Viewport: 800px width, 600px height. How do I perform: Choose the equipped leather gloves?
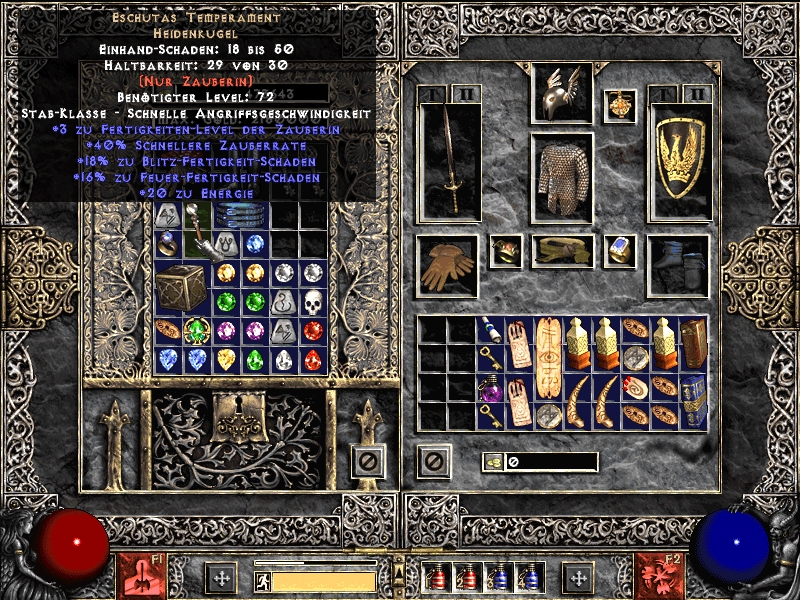pos(448,265)
